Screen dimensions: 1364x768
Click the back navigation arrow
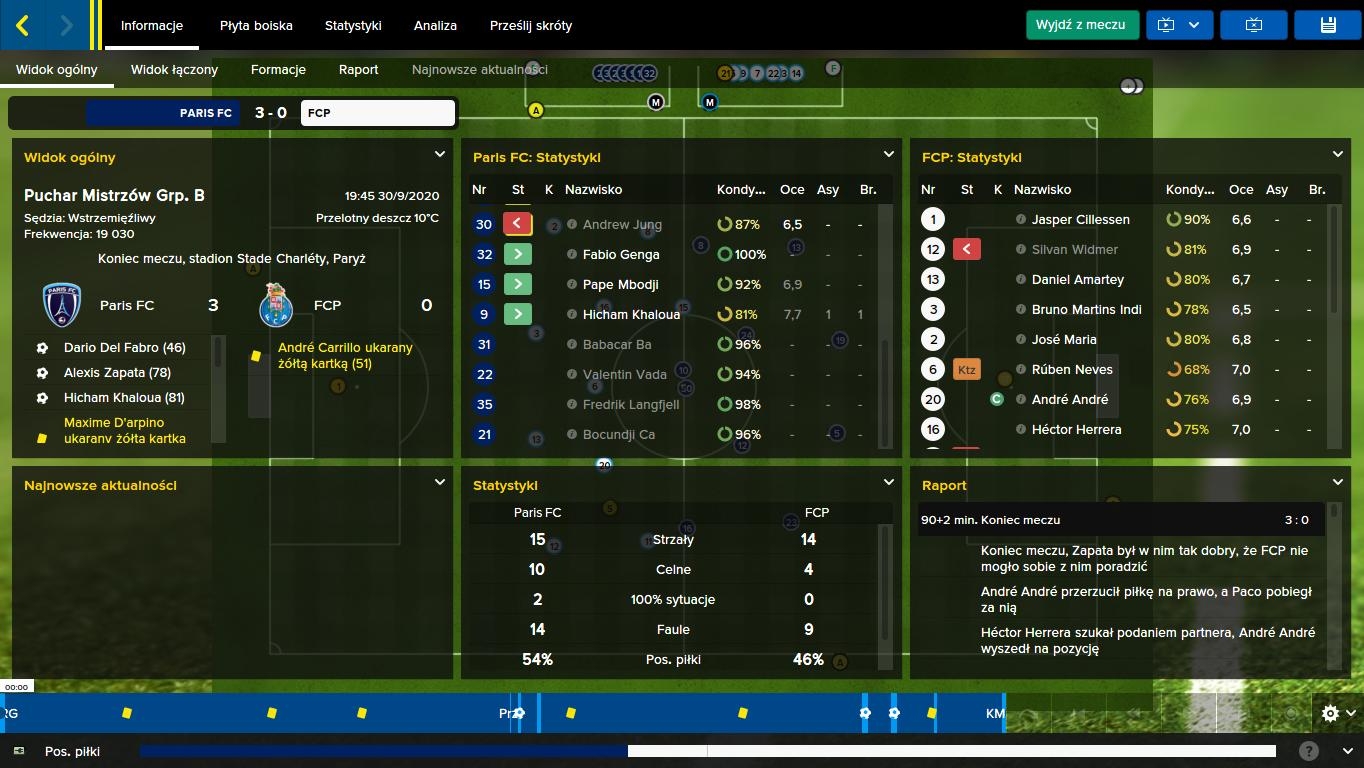click(x=22, y=24)
